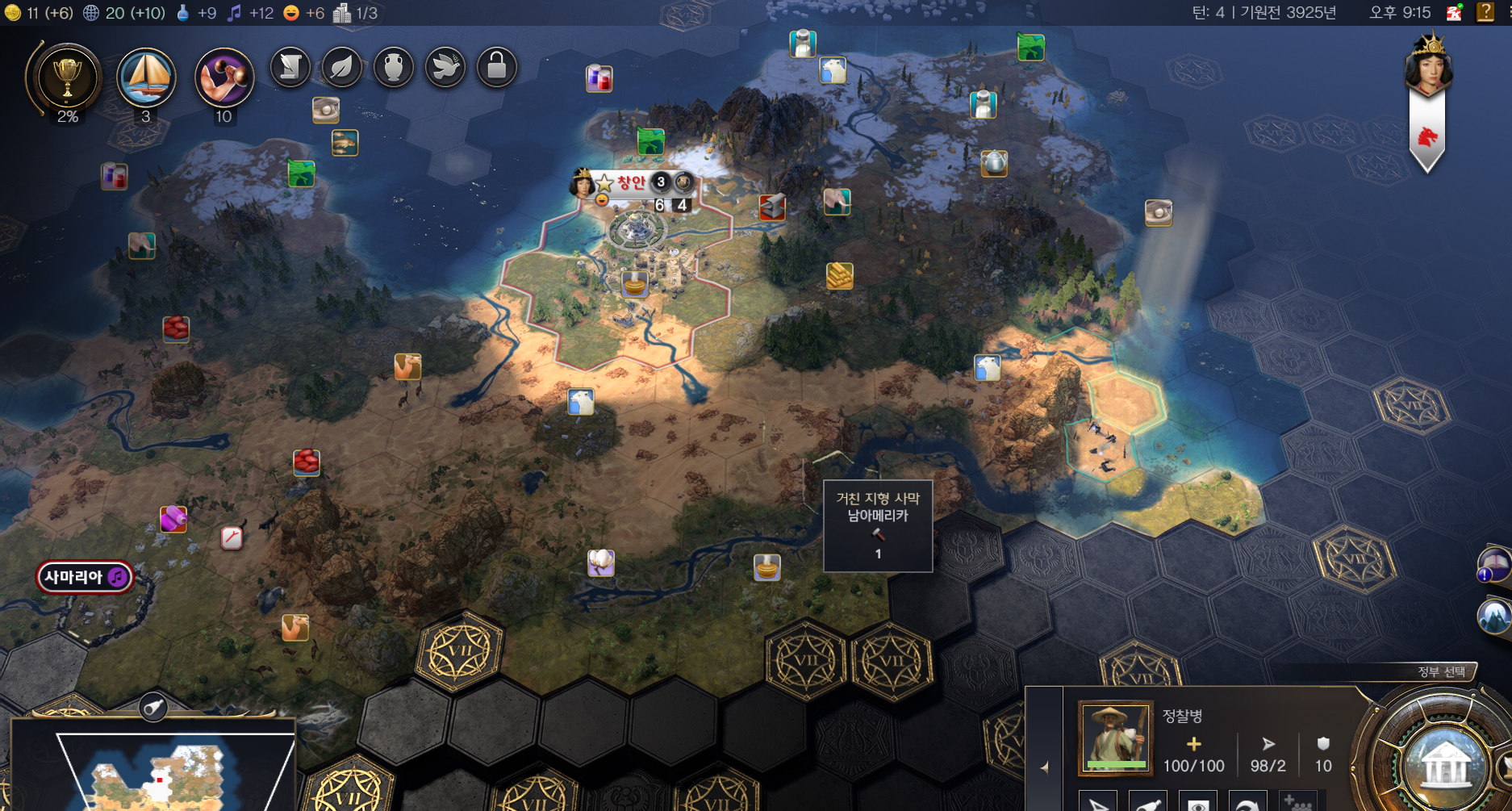Open the sailboat technology research icon
Viewport: 1512px width, 811px height.
click(146, 77)
